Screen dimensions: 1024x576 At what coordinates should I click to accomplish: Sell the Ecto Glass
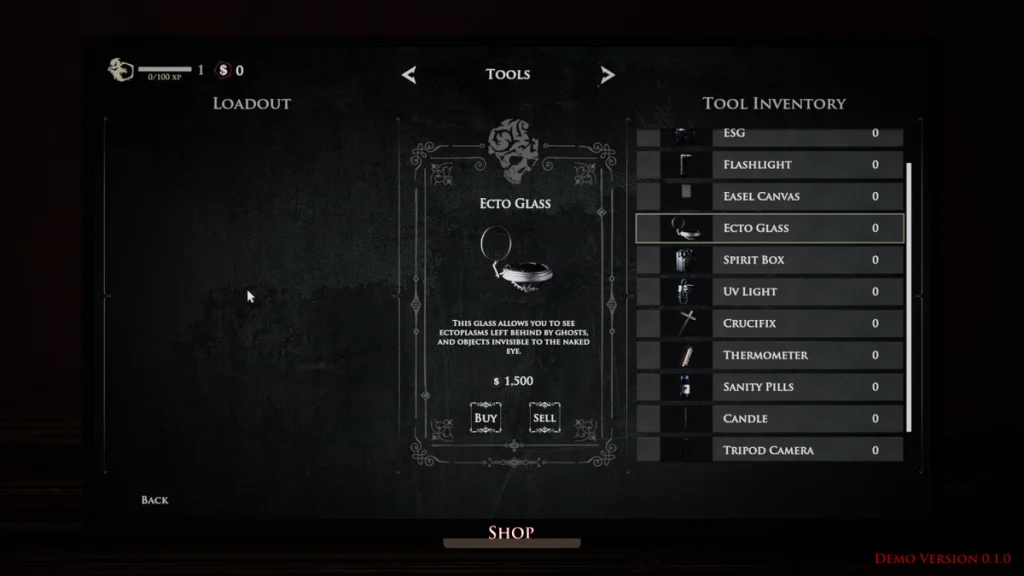click(x=544, y=418)
